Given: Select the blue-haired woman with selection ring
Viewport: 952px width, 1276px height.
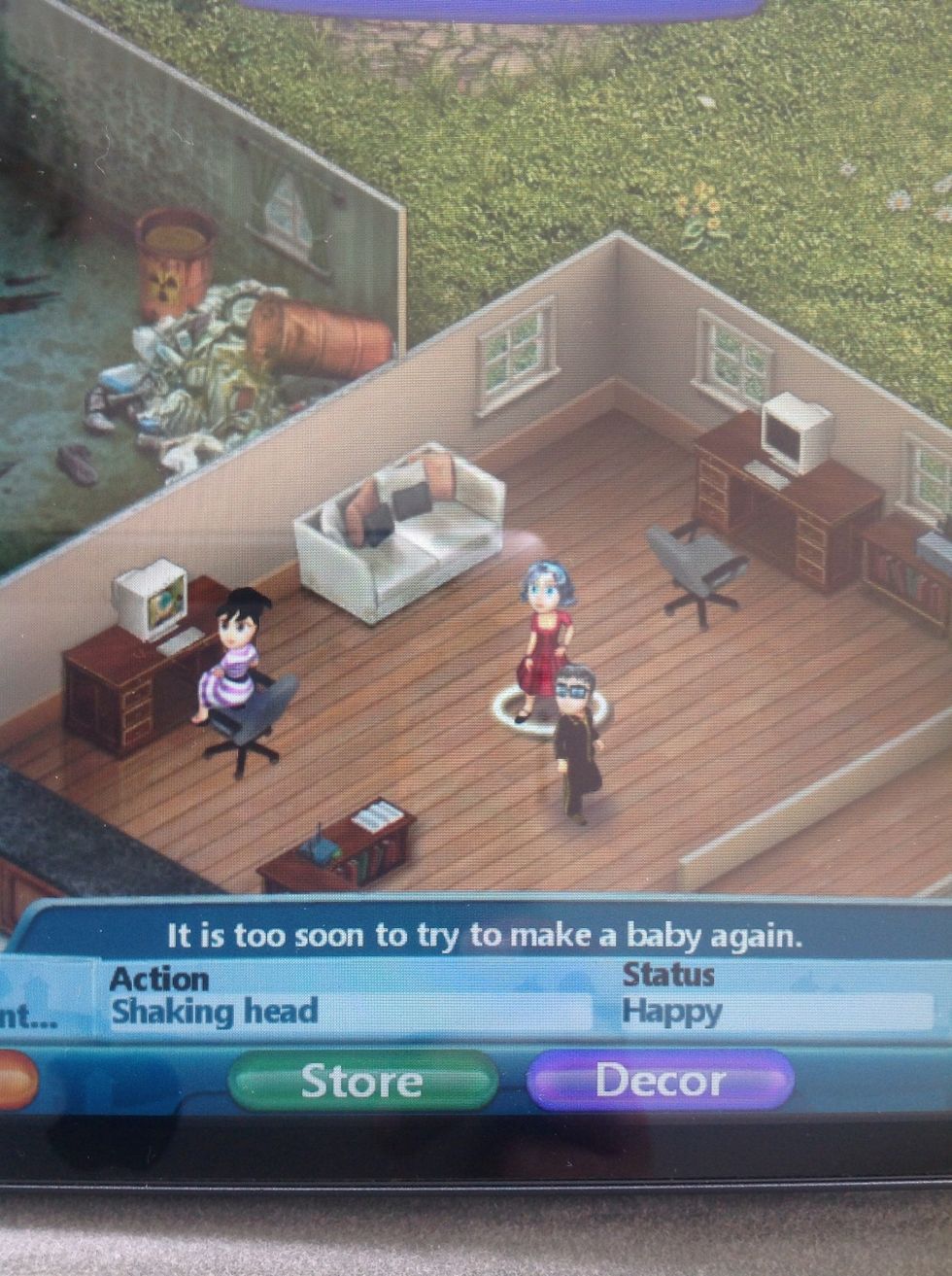Looking at the screenshot, I should [545, 639].
